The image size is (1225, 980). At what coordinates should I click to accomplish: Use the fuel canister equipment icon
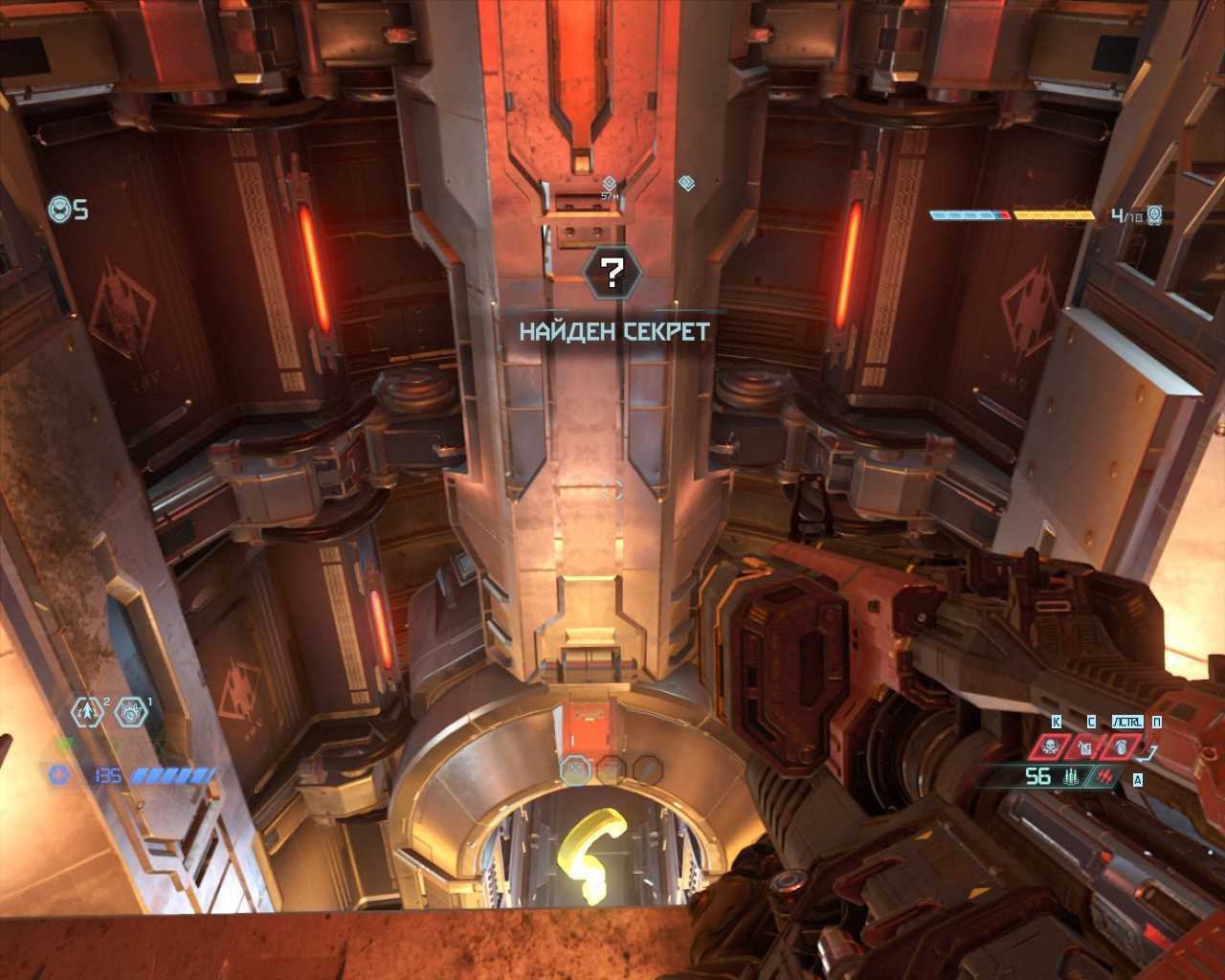pyautogui.click(x=1087, y=746)
